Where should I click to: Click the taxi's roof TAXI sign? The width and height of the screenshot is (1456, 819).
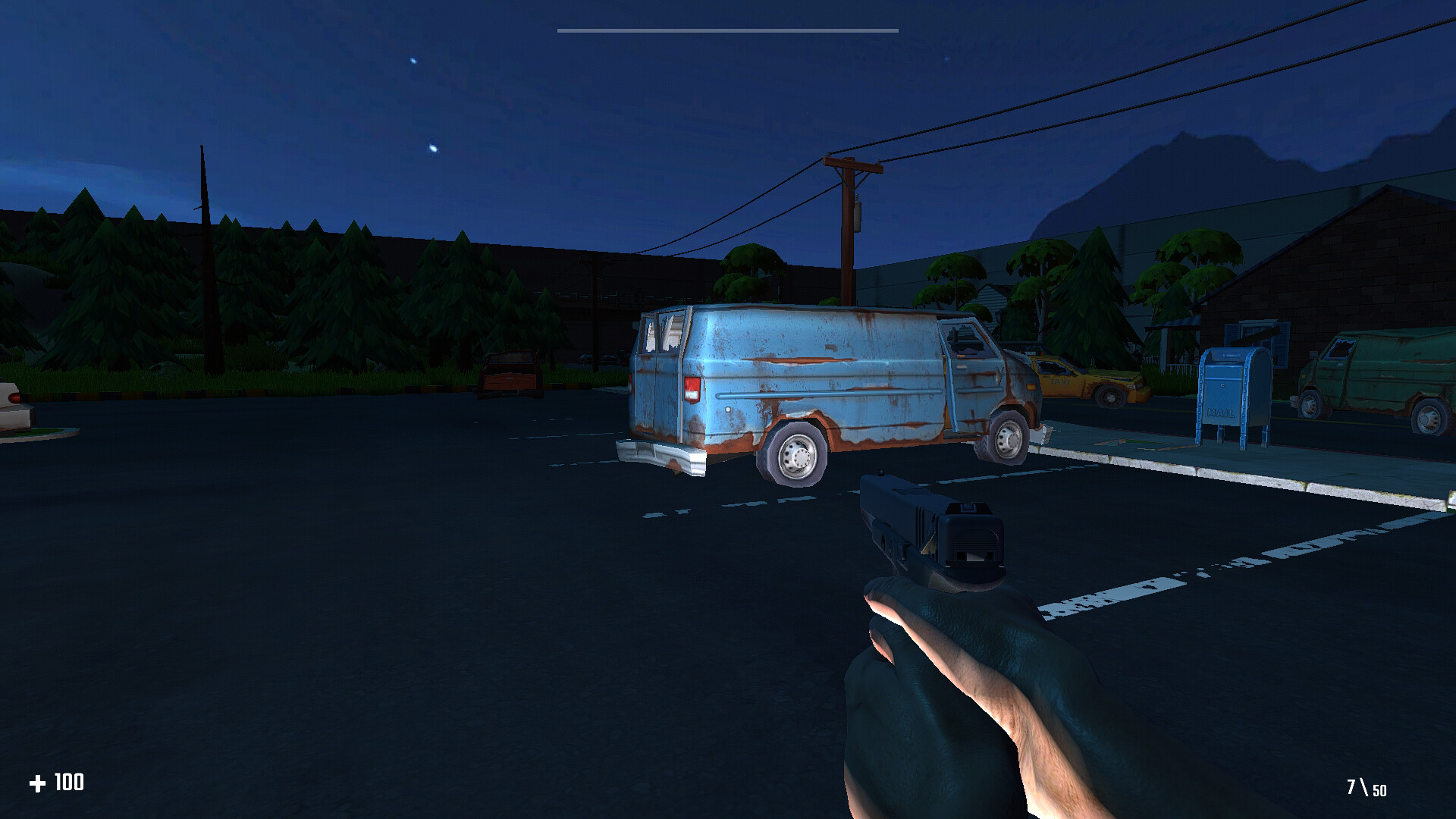[x=1031, y=353]
